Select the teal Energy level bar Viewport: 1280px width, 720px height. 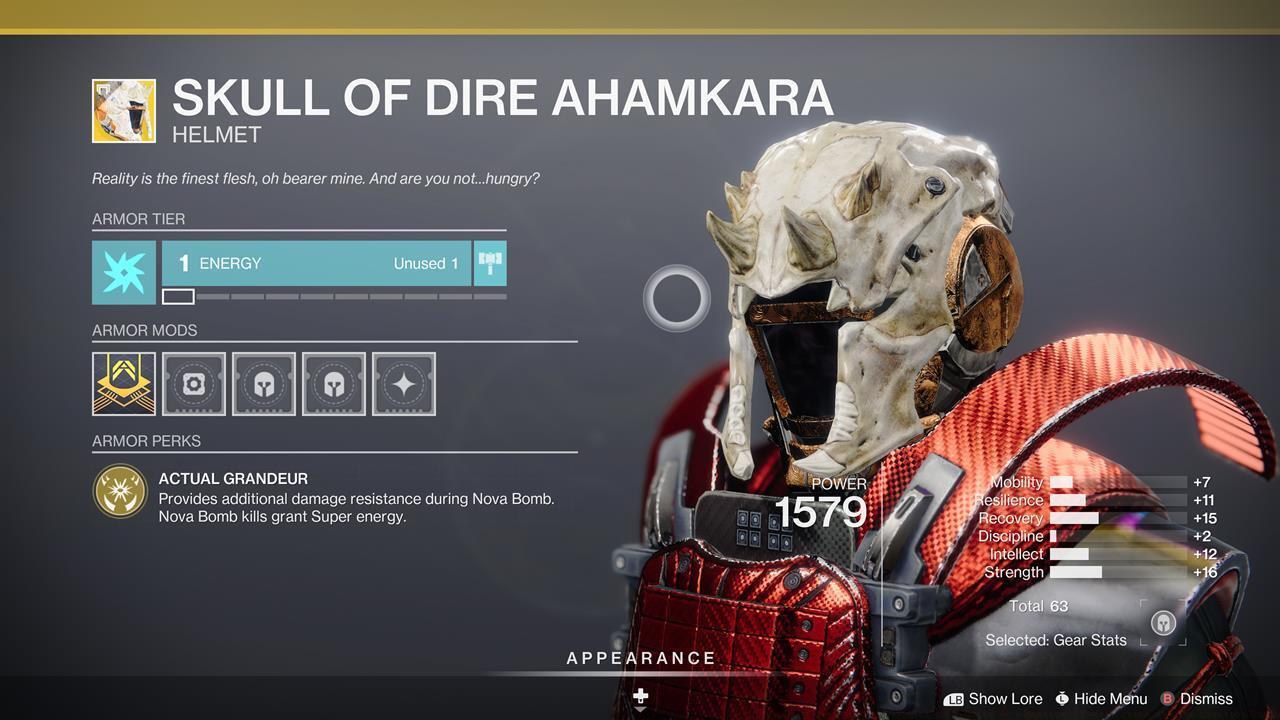pos(316,263)
